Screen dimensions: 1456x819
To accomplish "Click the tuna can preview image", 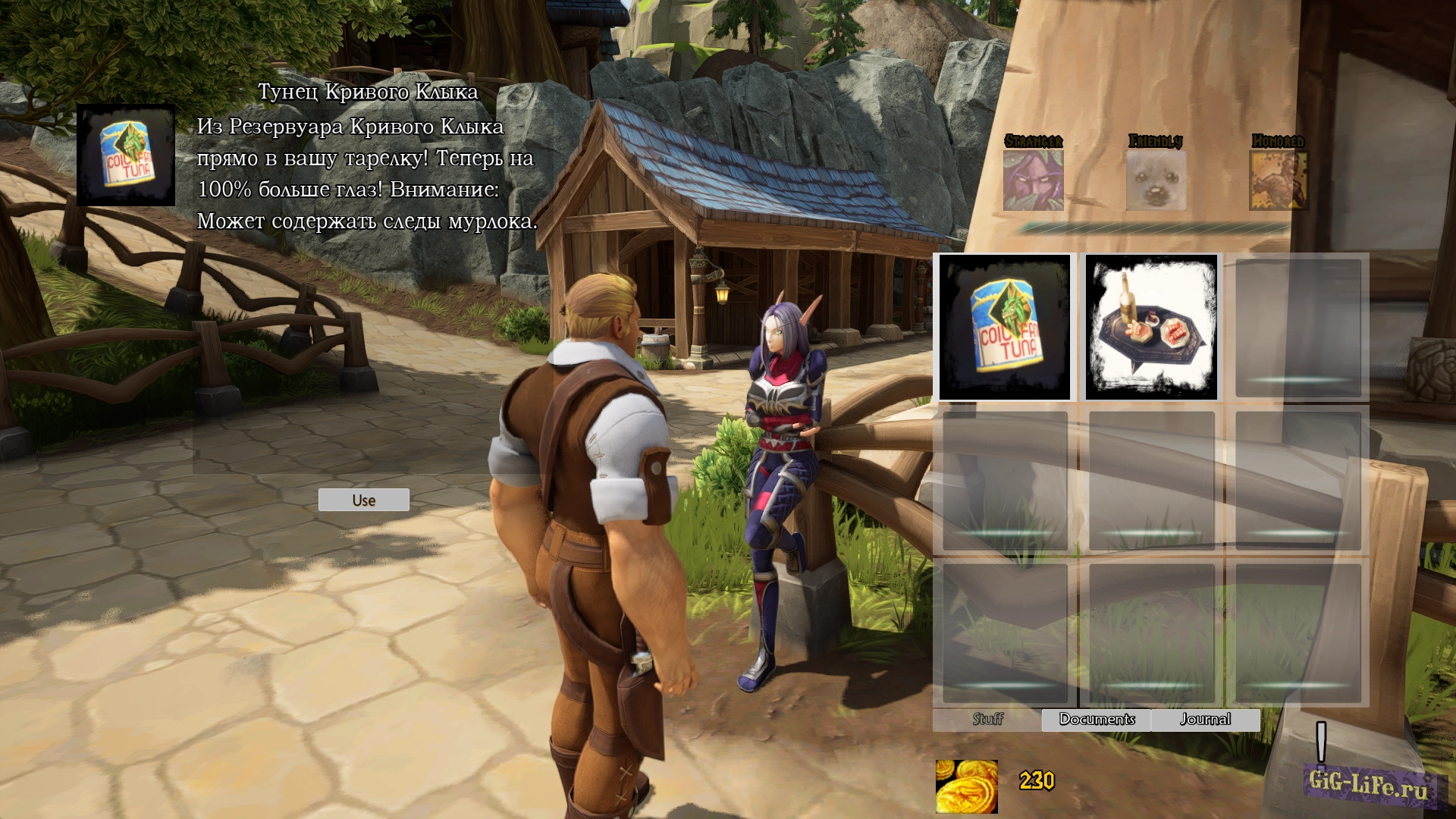I will [x=126, y=155].
